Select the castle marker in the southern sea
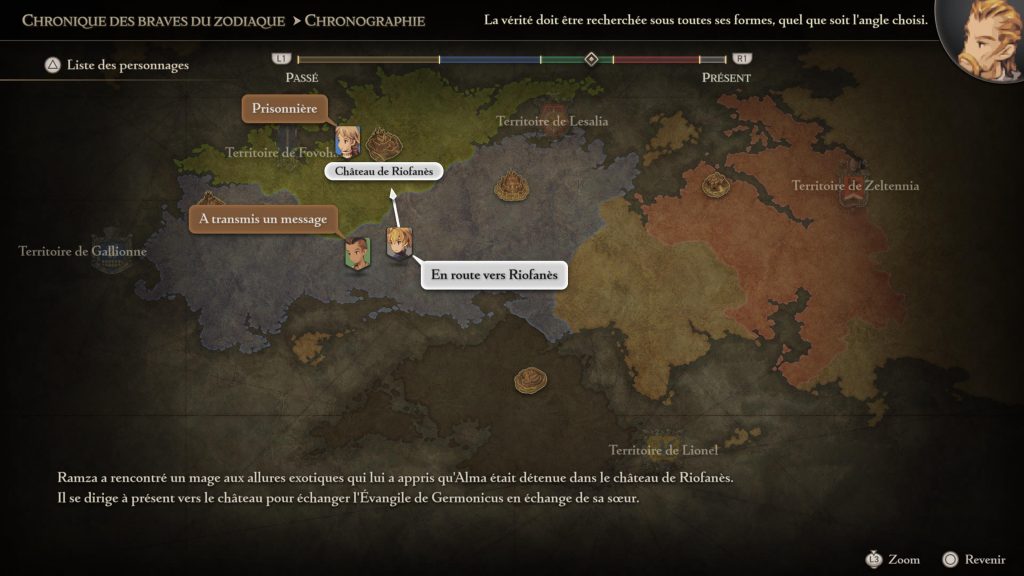1024x576 pixels. (530, 379)
